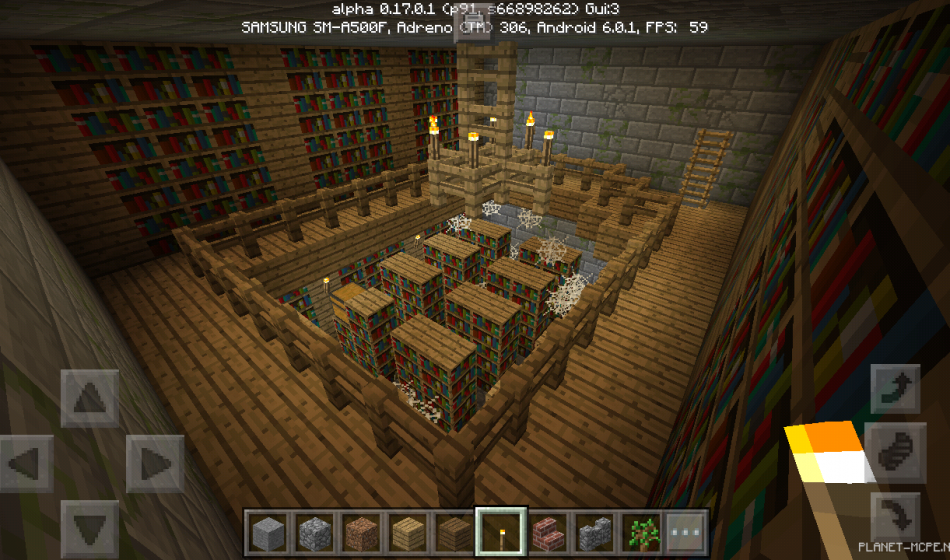950x560 pixels.
Task: Select the brick stairs hotbar slot
Action: pos(545,530)
